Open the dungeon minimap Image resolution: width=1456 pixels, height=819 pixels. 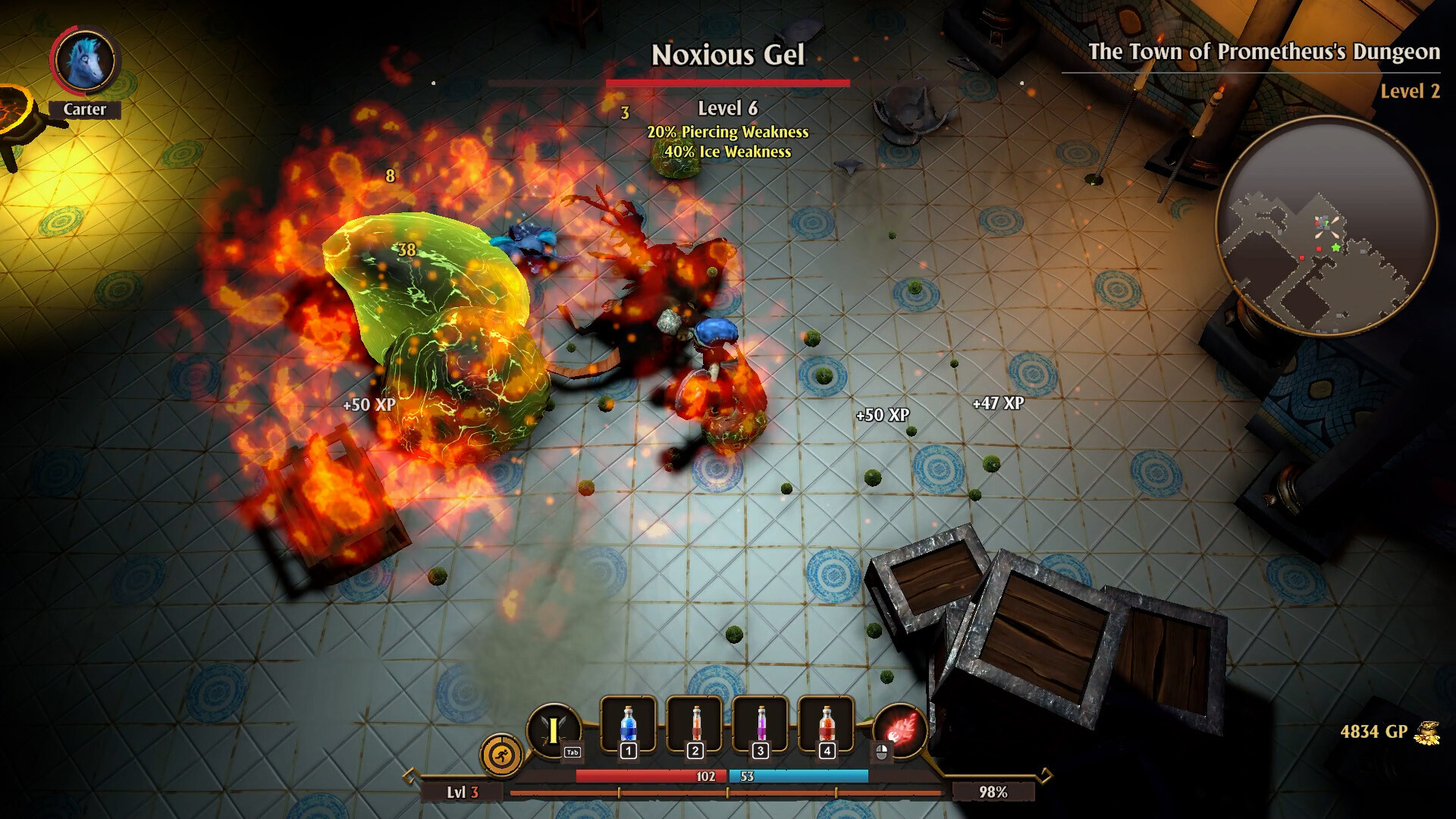1326,225
